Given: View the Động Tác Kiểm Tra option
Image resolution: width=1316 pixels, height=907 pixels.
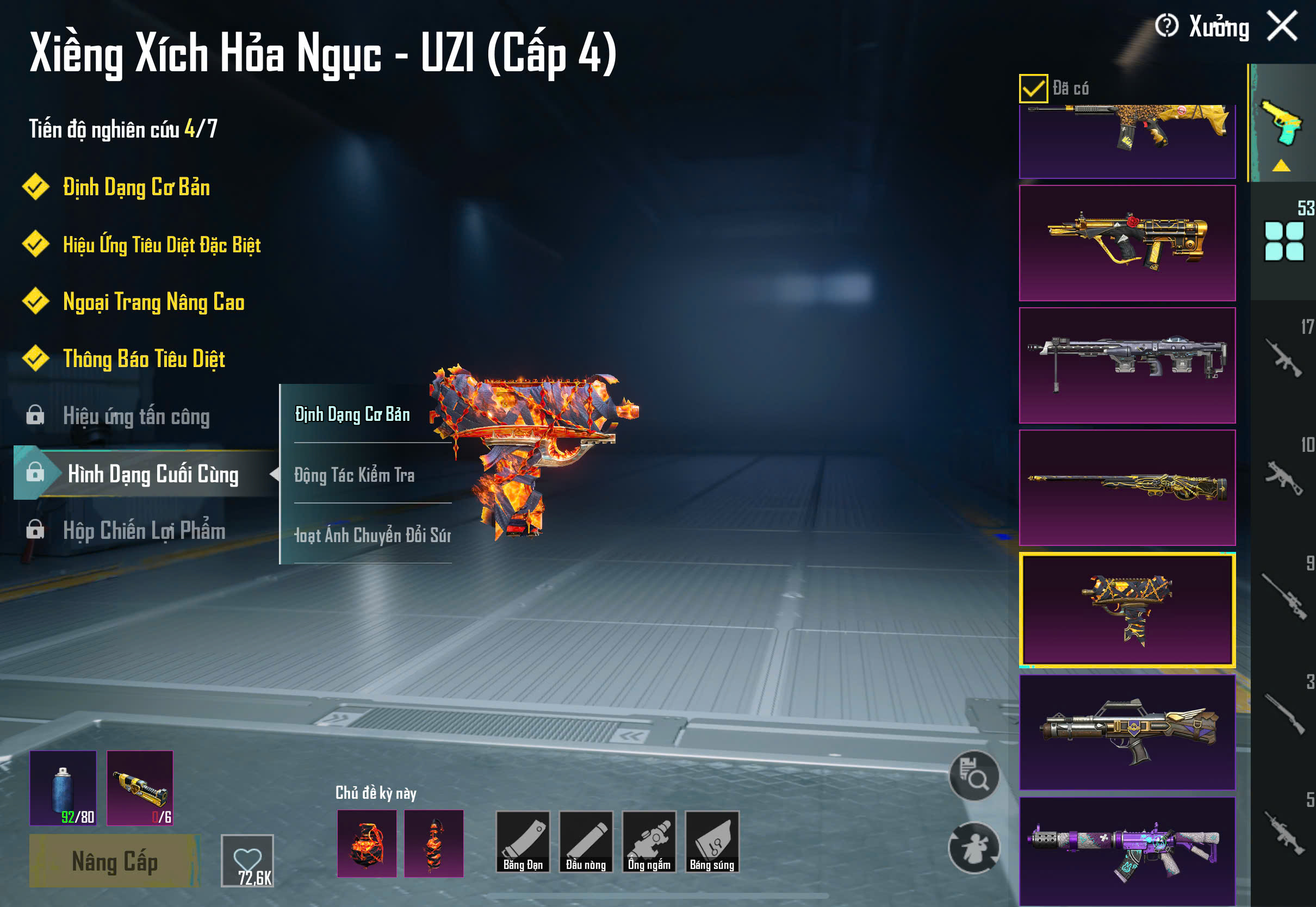Looking at the screenshot, I should coord(355,475).
